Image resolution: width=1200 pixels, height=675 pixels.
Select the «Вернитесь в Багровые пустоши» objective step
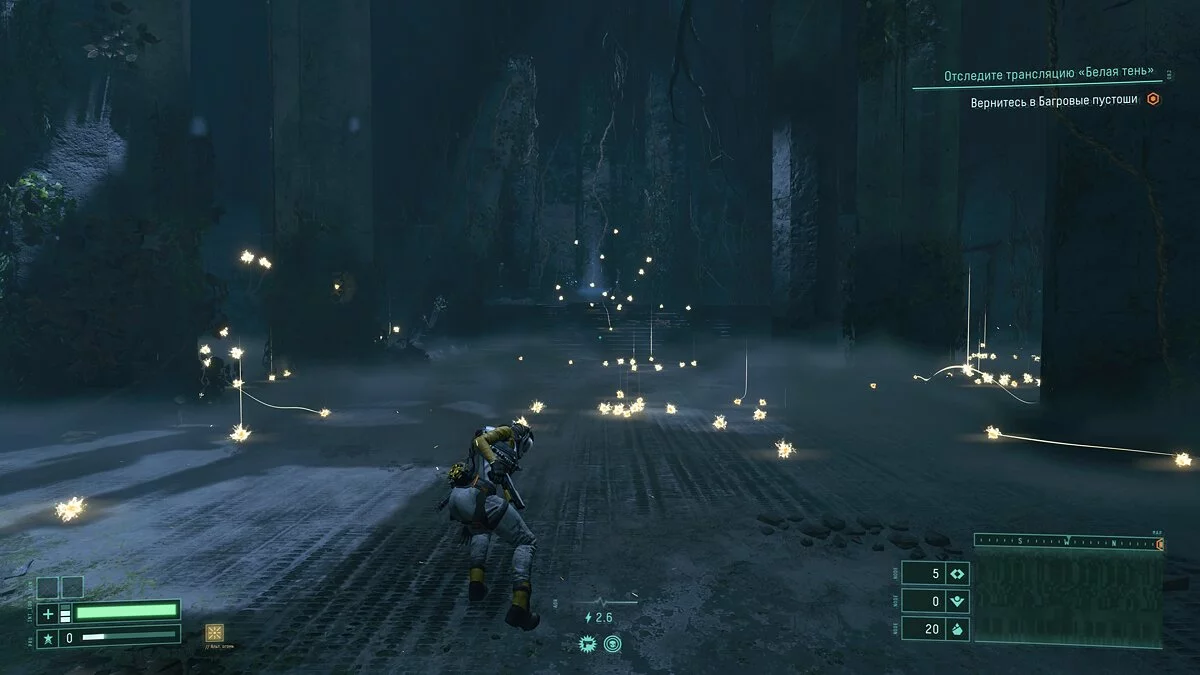[x=1054, y=101]
